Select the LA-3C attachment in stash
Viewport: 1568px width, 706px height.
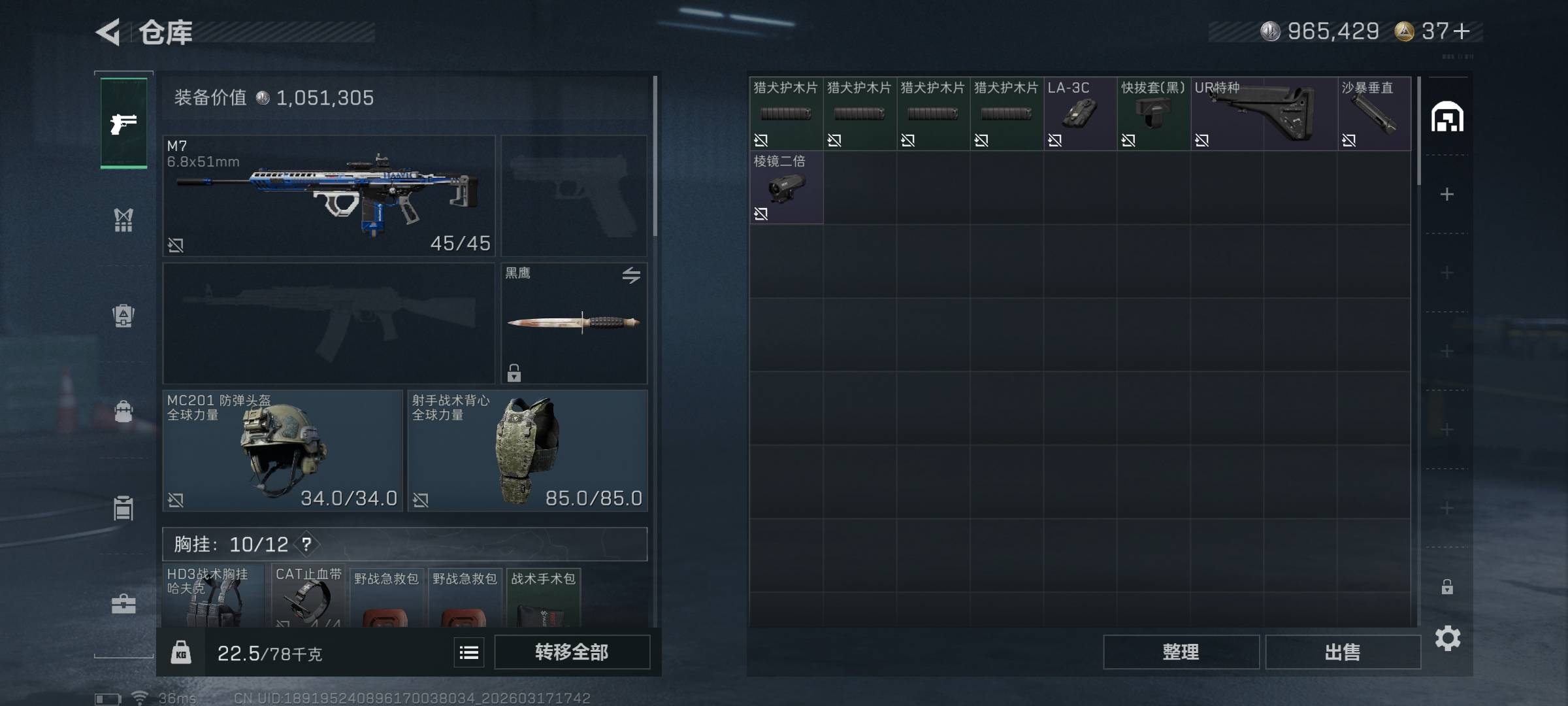pos(1080,114)
